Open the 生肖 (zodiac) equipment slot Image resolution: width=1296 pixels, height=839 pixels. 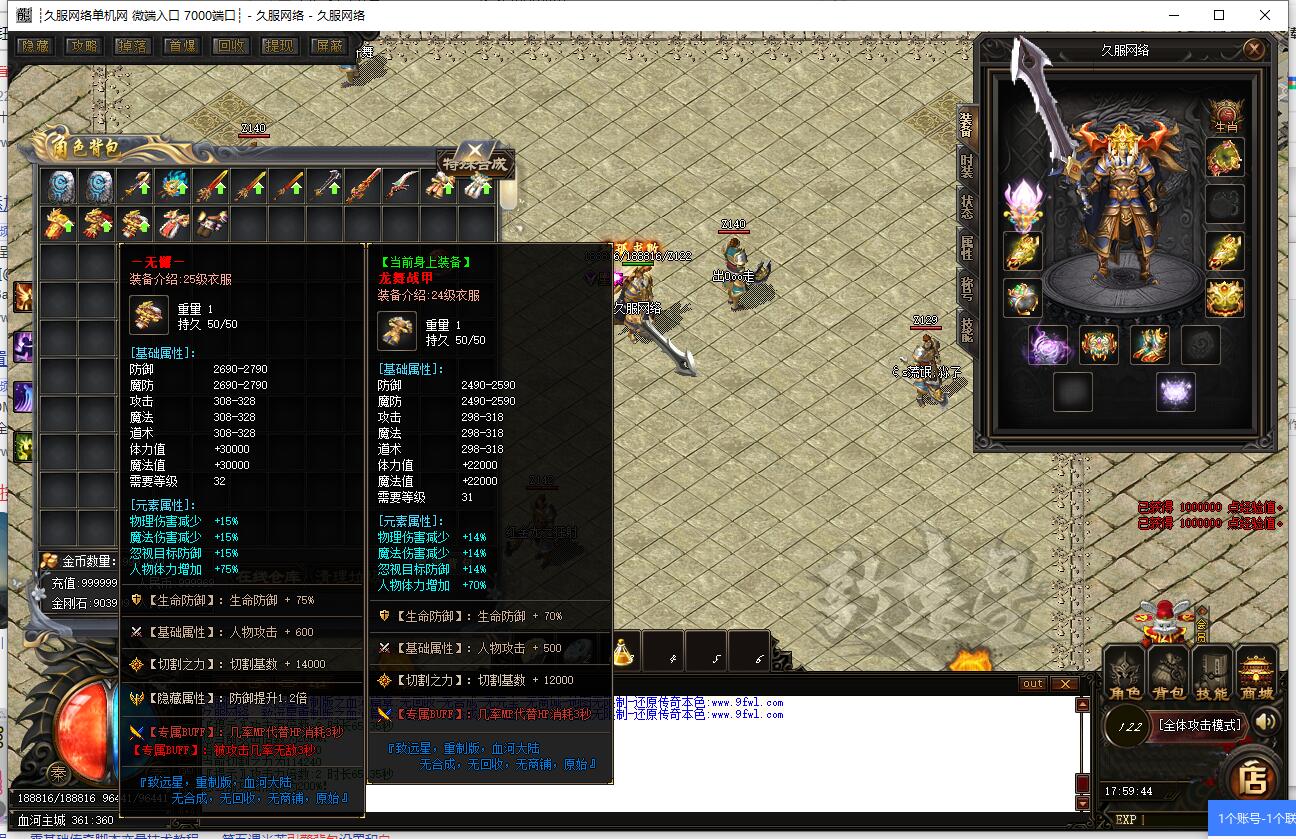(1225, 114)
